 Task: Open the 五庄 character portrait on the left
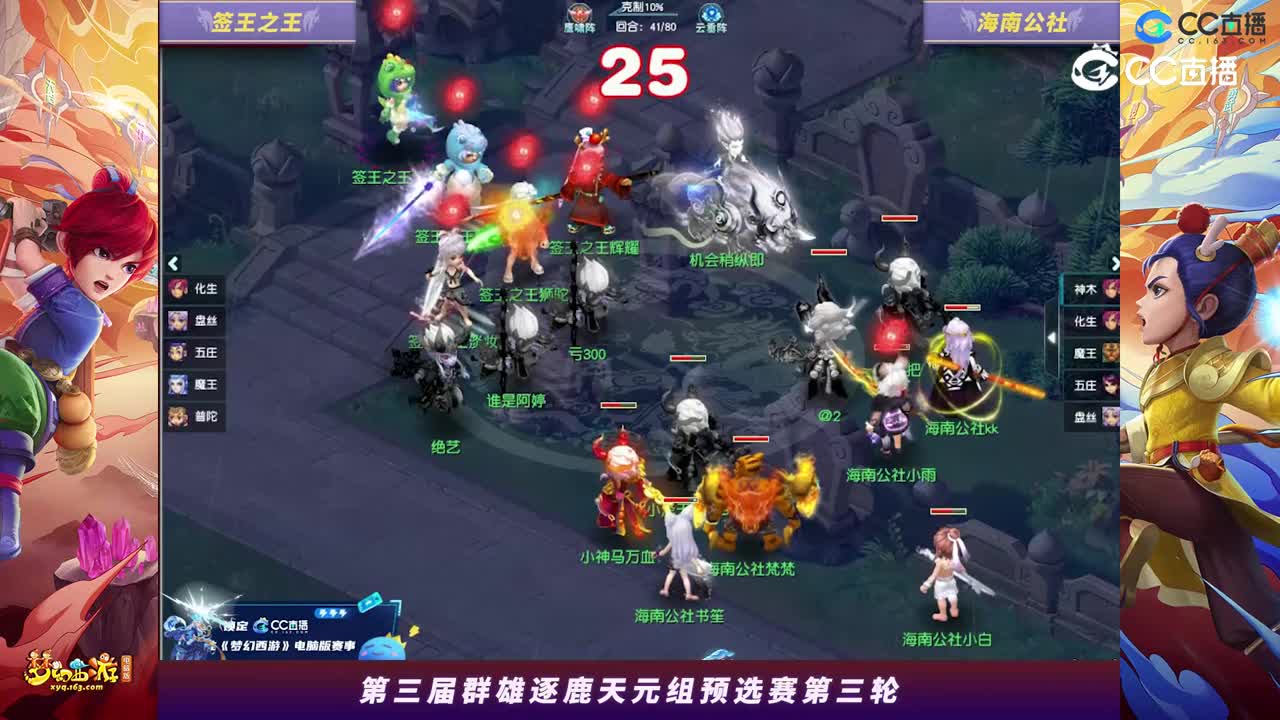190,350
